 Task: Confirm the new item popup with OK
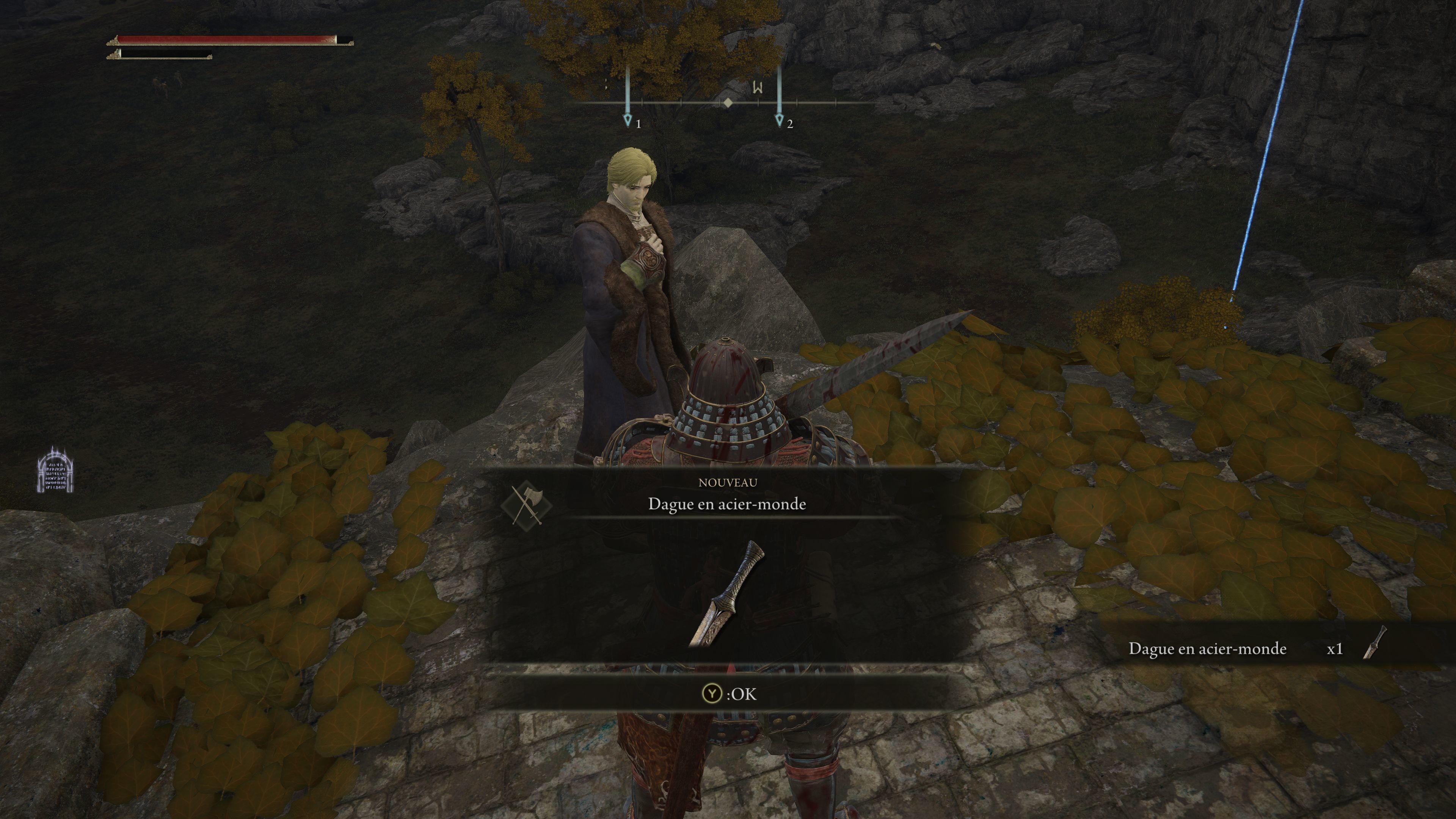point(728,693)
